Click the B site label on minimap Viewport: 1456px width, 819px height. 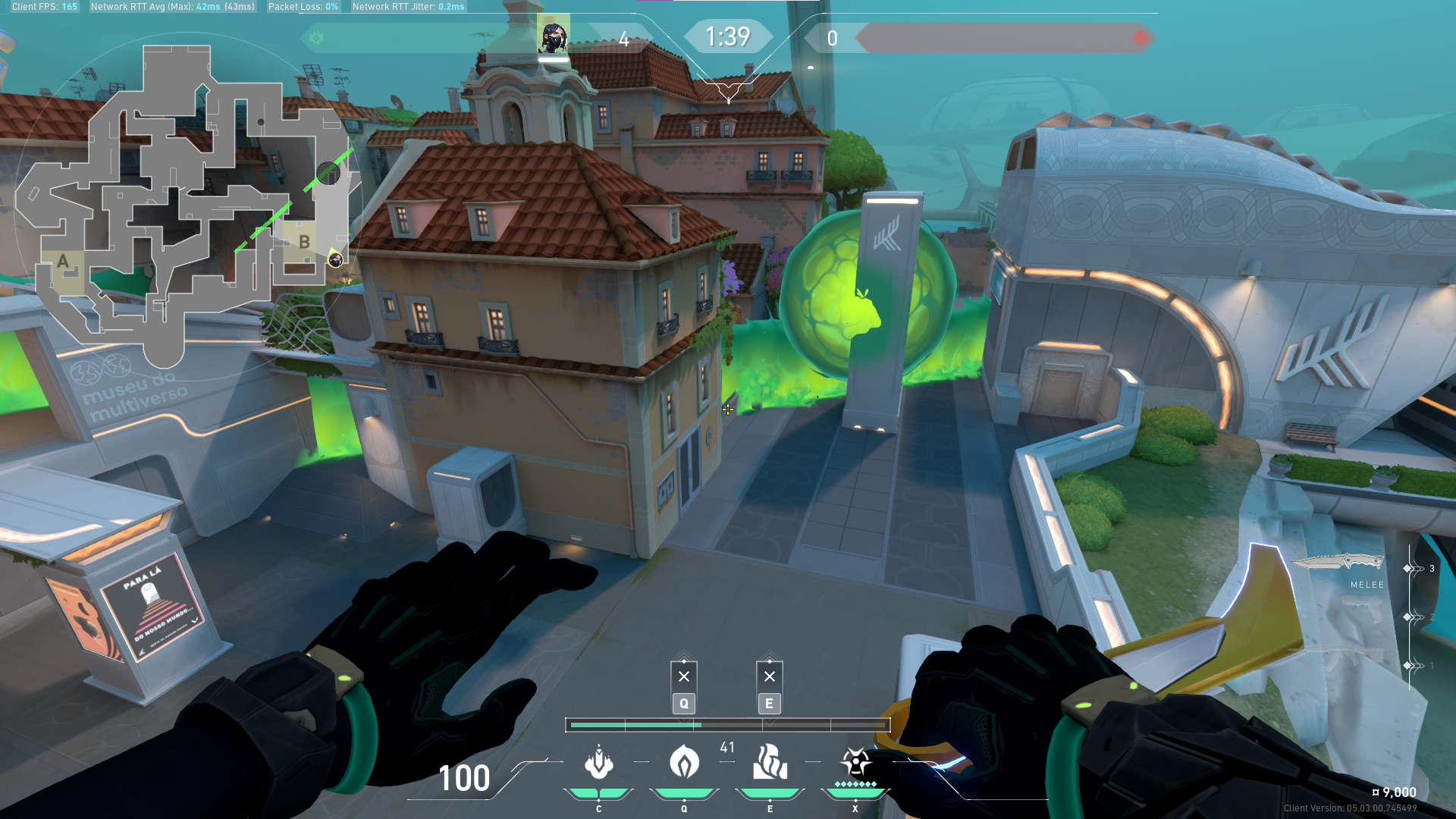306,243
